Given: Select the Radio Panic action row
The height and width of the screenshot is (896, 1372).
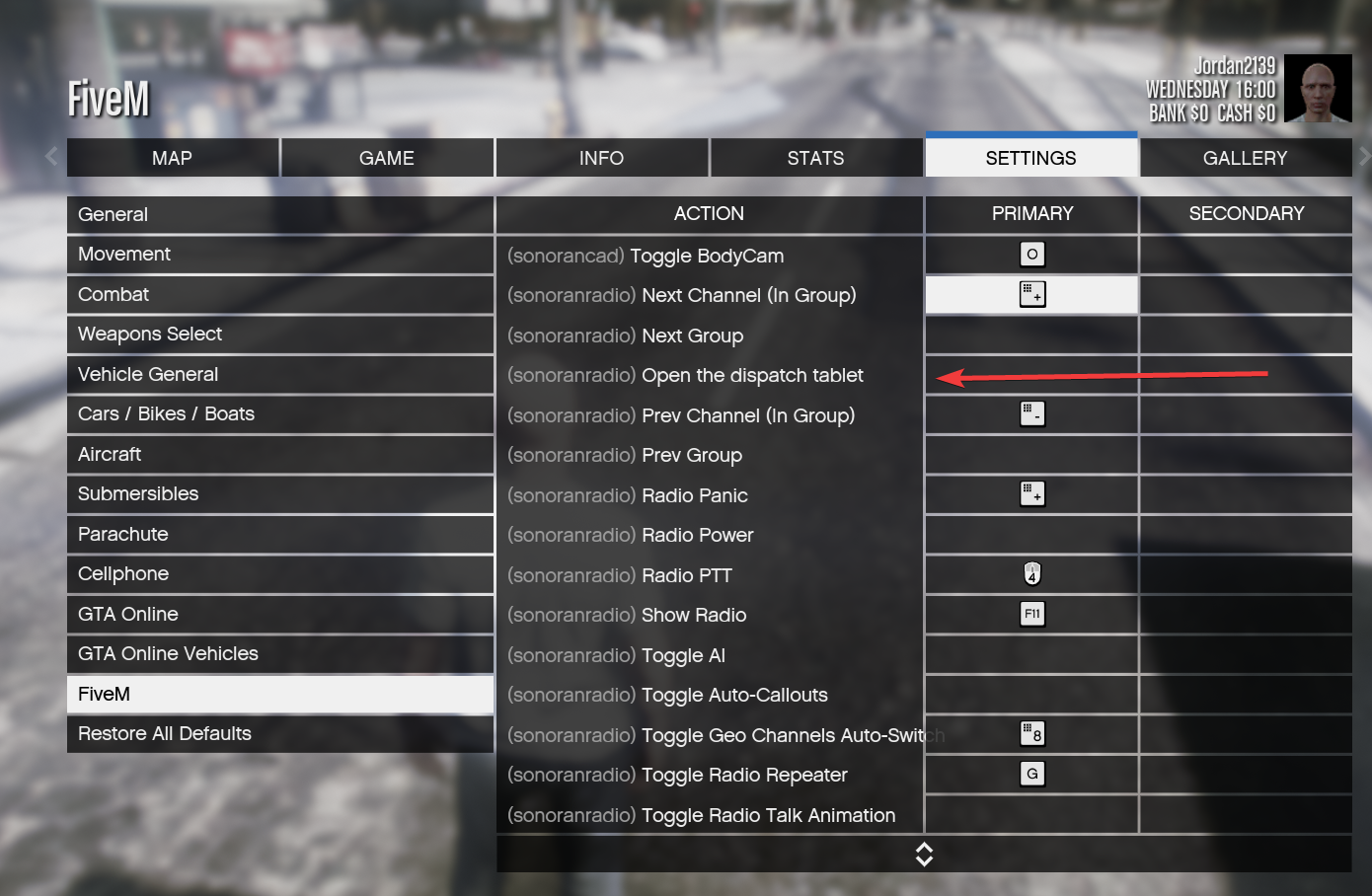Looking at the screenshot, I should 709,495.
